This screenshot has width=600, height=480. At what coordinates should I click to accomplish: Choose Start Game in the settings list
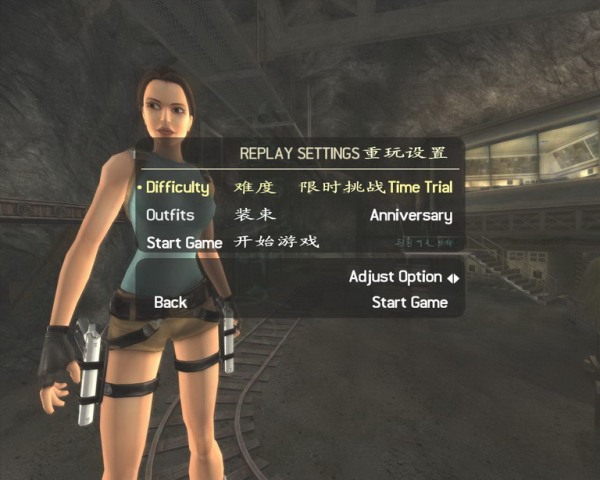point(184,243)
